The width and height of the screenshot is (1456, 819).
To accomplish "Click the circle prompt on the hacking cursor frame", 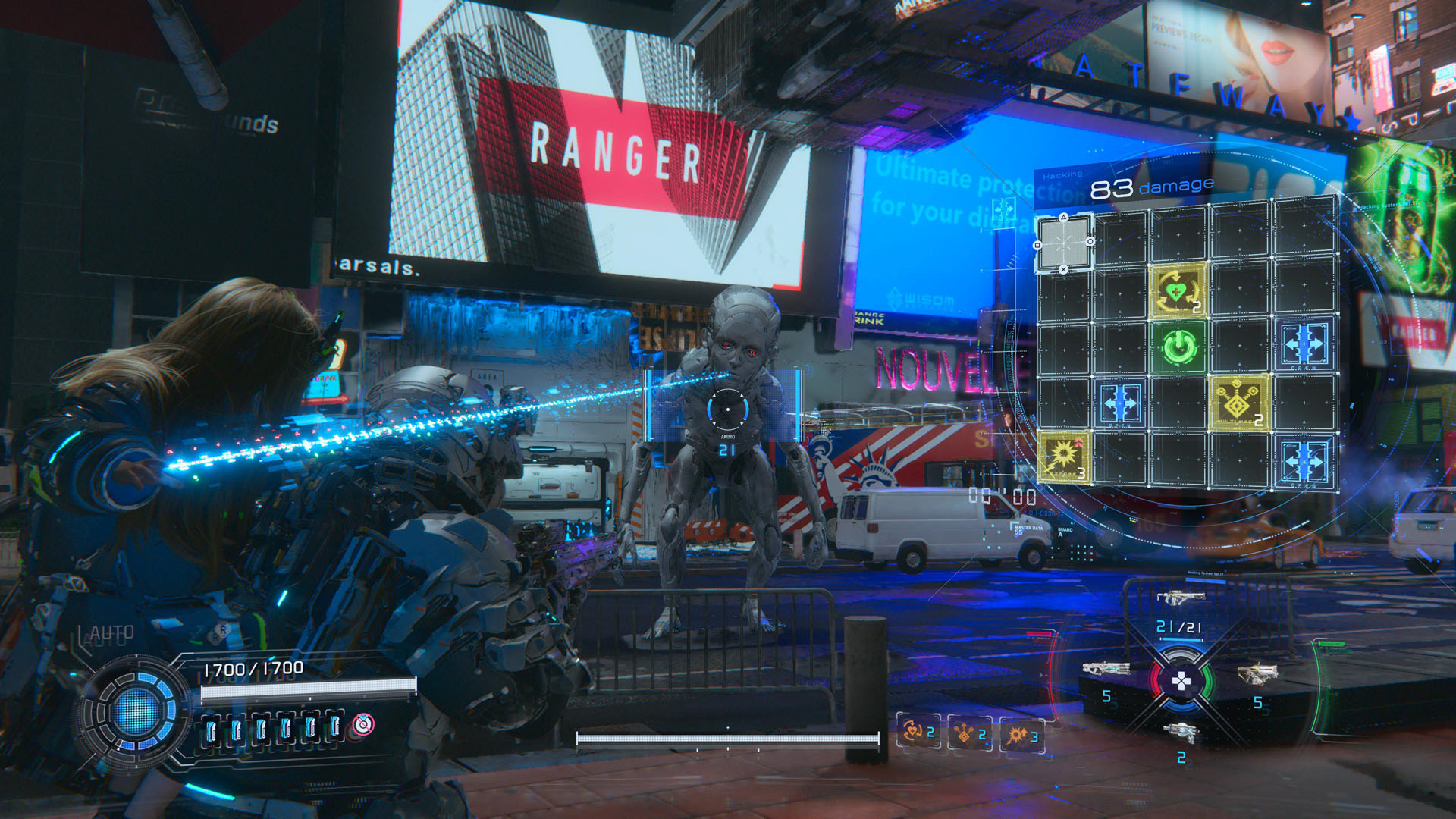I will point(1090,243).
